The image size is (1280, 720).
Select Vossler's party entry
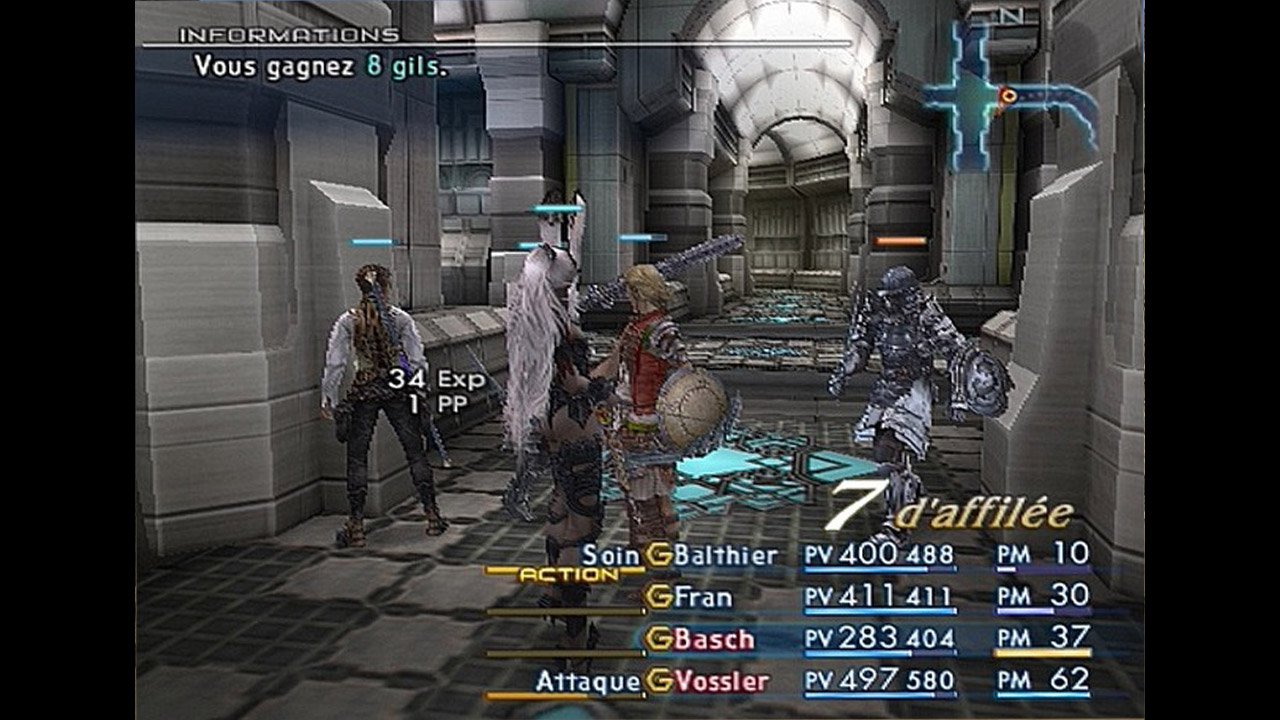click(721, 682)
